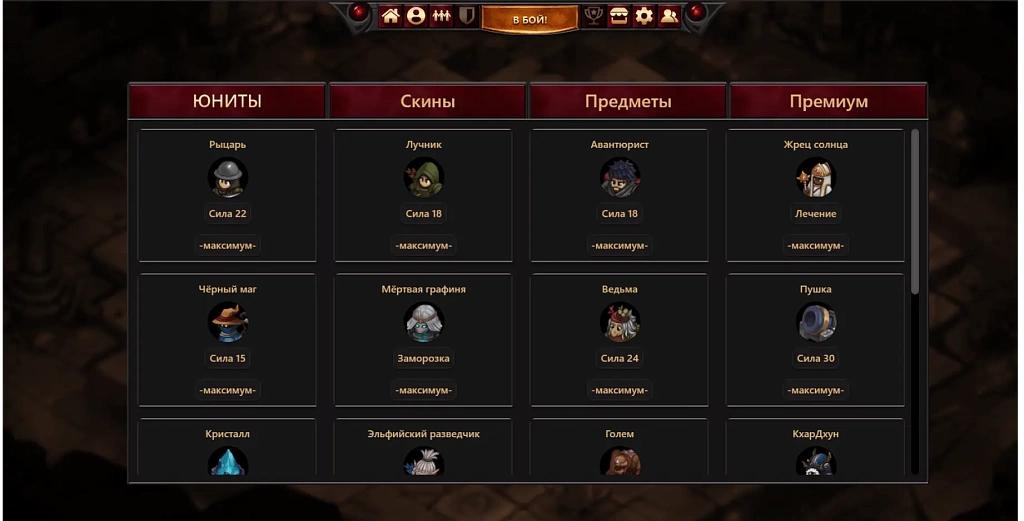Click the unit list scrollbar
The width and height of the screenshot is (1024, 521).
914,212
